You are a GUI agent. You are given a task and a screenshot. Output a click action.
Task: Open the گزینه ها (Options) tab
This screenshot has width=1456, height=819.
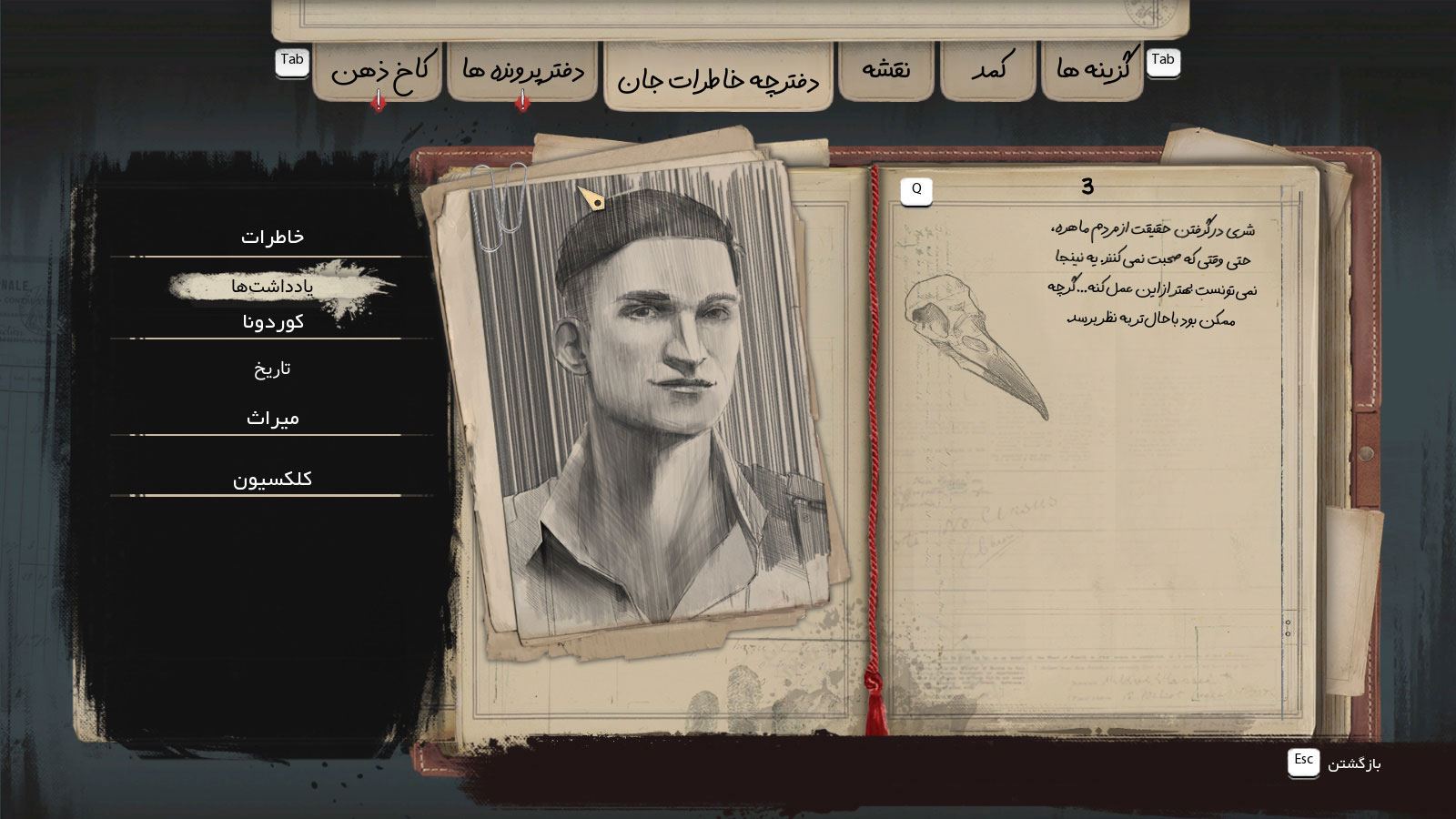pyautogui.click(x=1093, y=70)
